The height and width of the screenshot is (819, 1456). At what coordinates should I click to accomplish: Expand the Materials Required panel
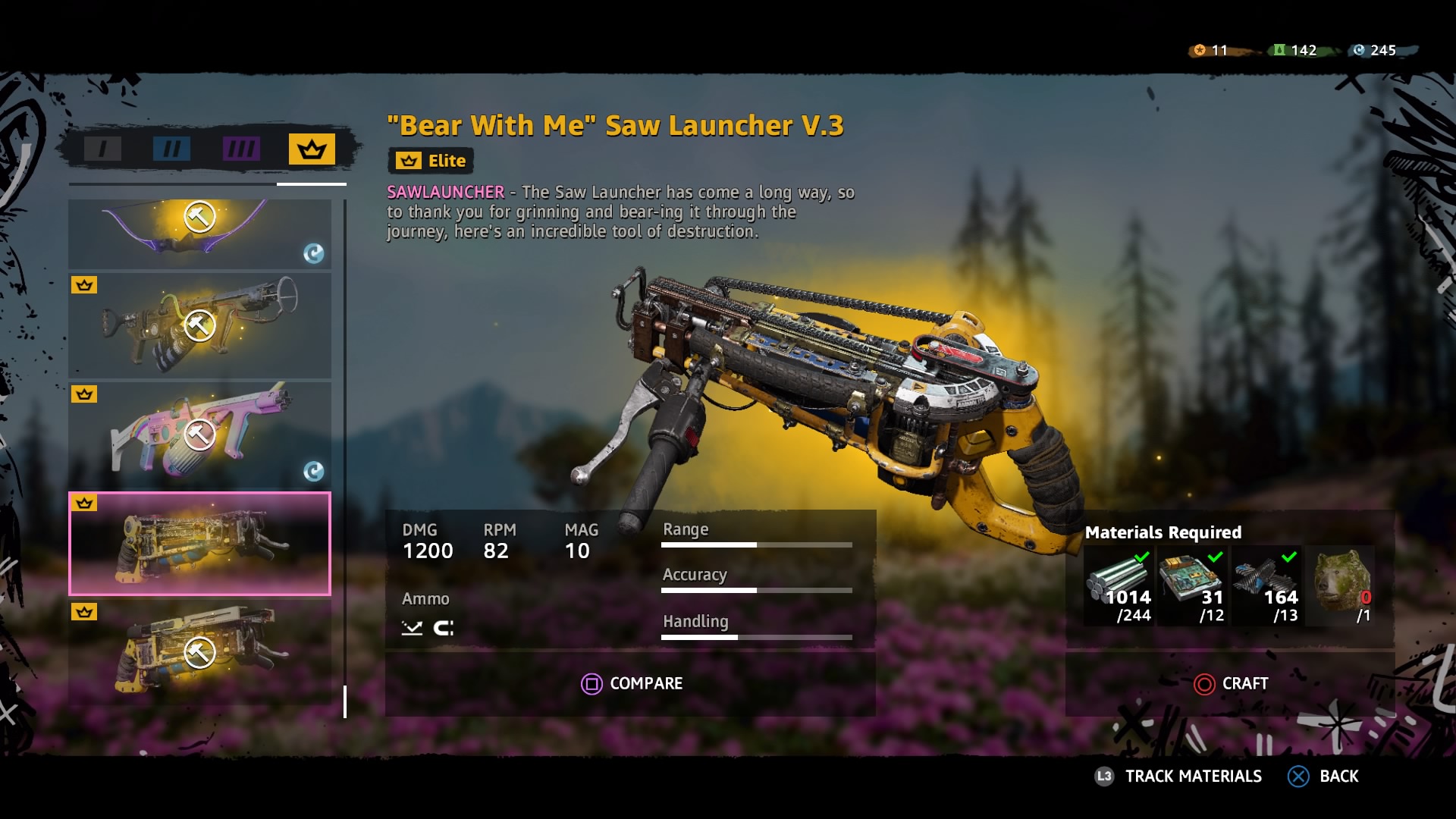[1163, 532]
